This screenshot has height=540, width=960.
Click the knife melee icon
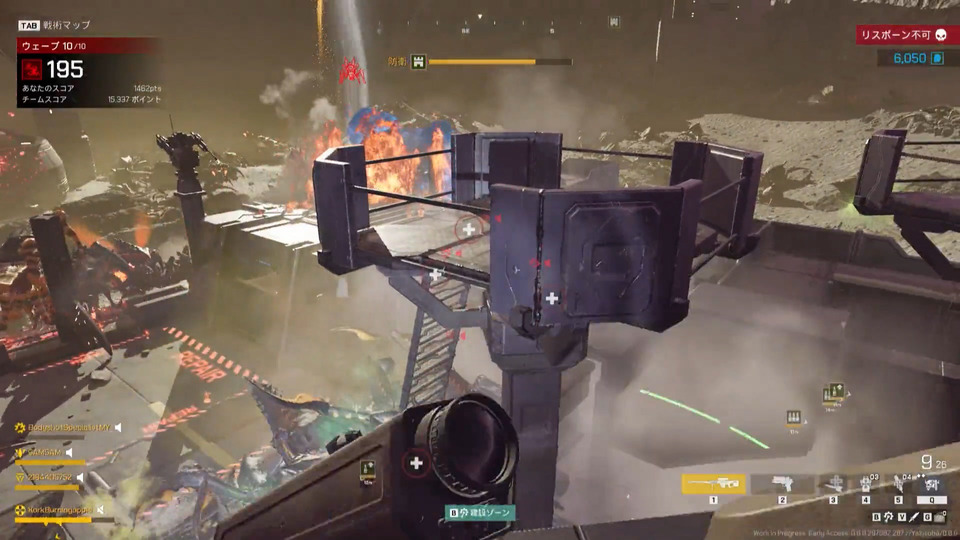point(912,517)
